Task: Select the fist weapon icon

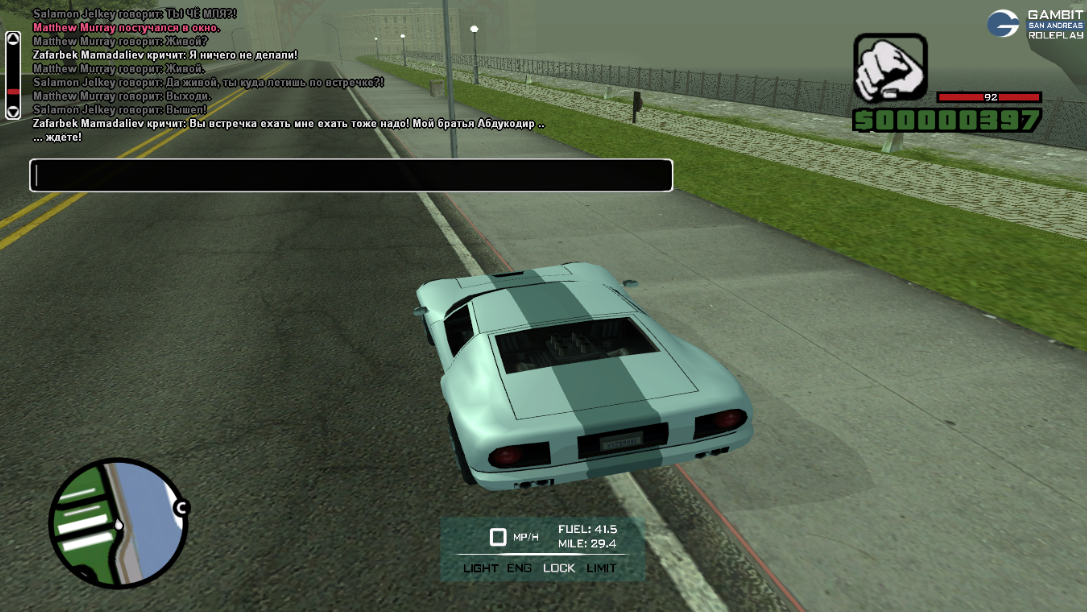Action: click(890, 68)
